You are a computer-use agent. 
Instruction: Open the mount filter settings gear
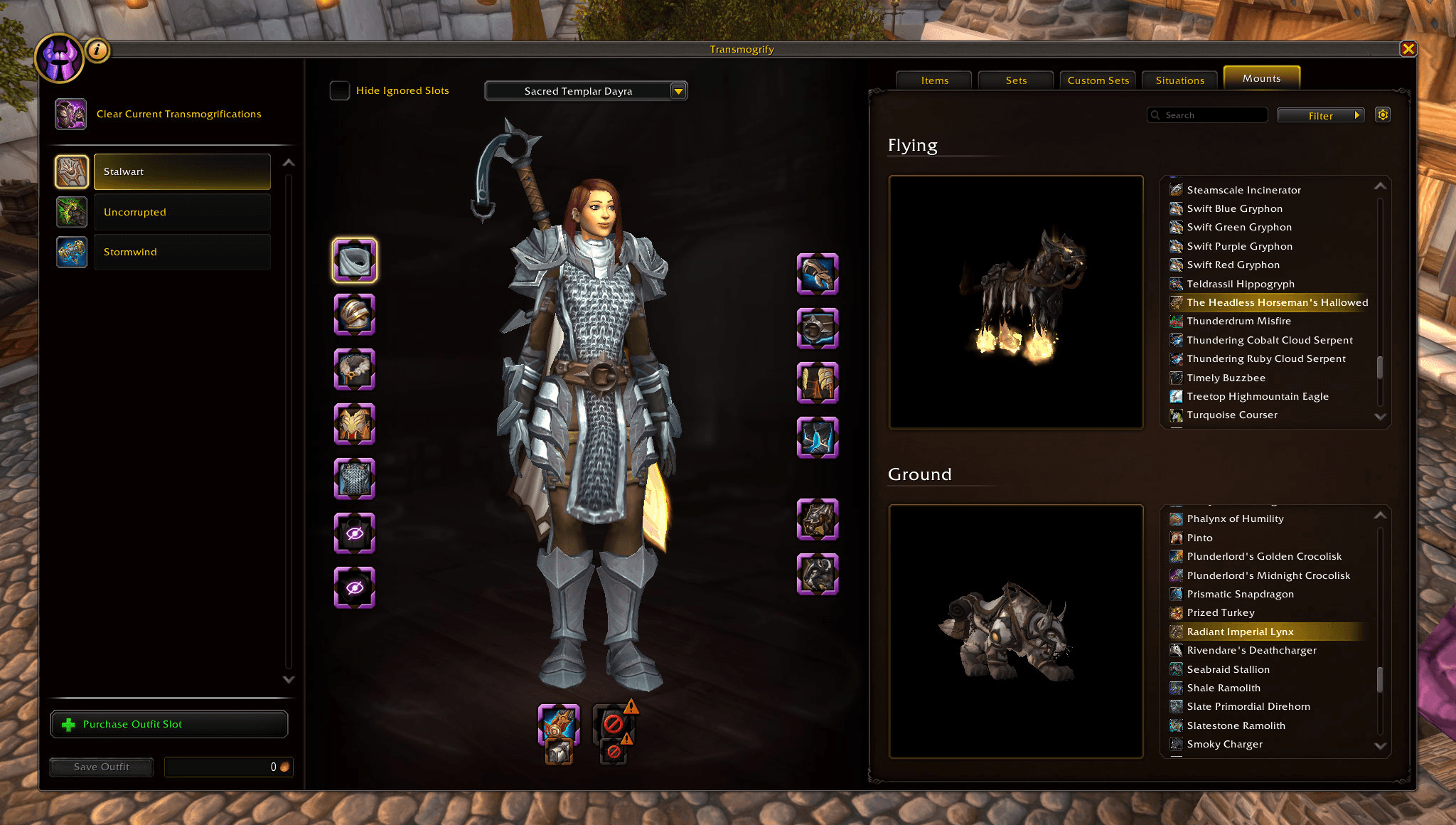click(x=1382, y=115)
